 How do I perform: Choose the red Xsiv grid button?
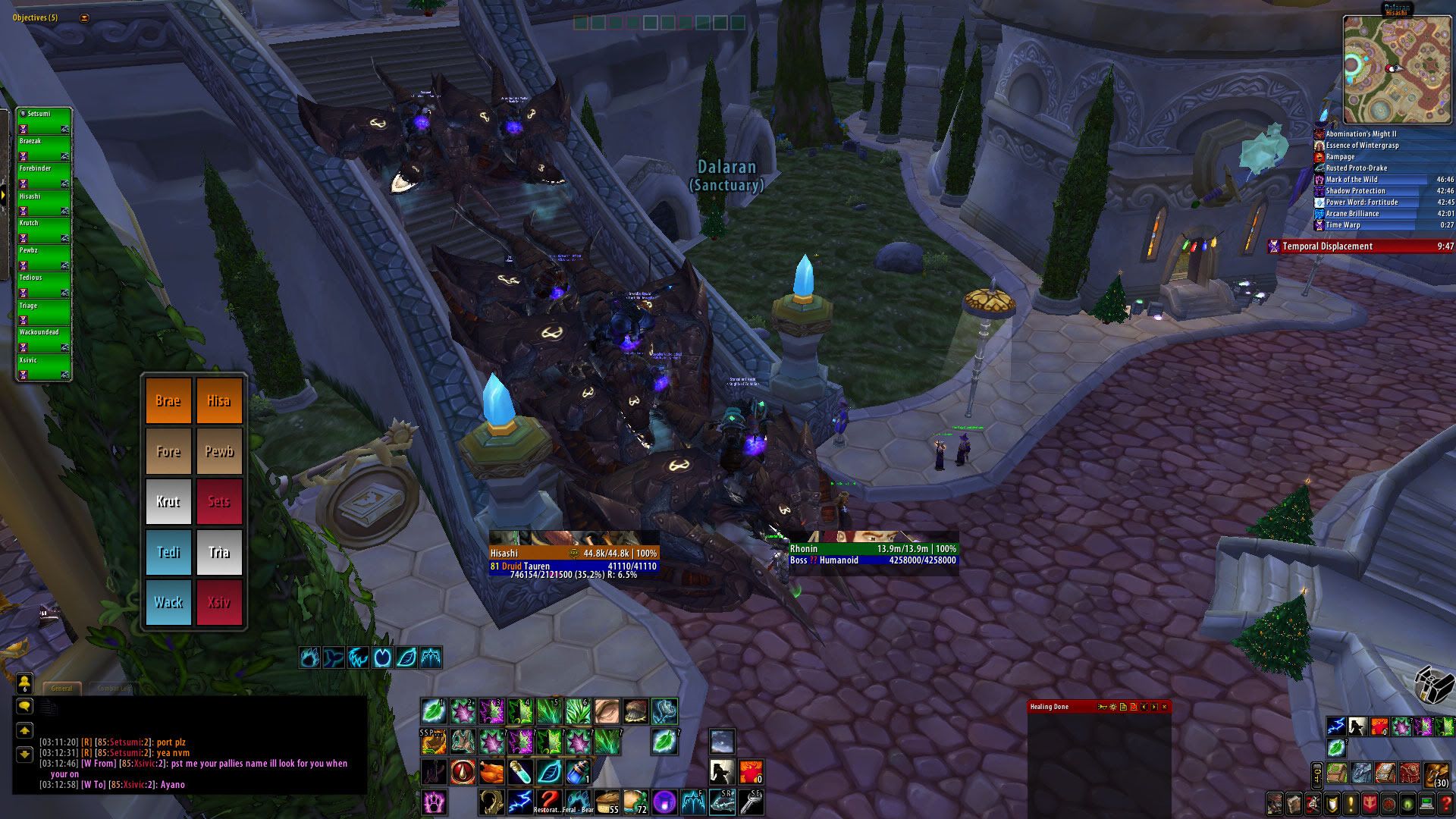click(219, 602)
